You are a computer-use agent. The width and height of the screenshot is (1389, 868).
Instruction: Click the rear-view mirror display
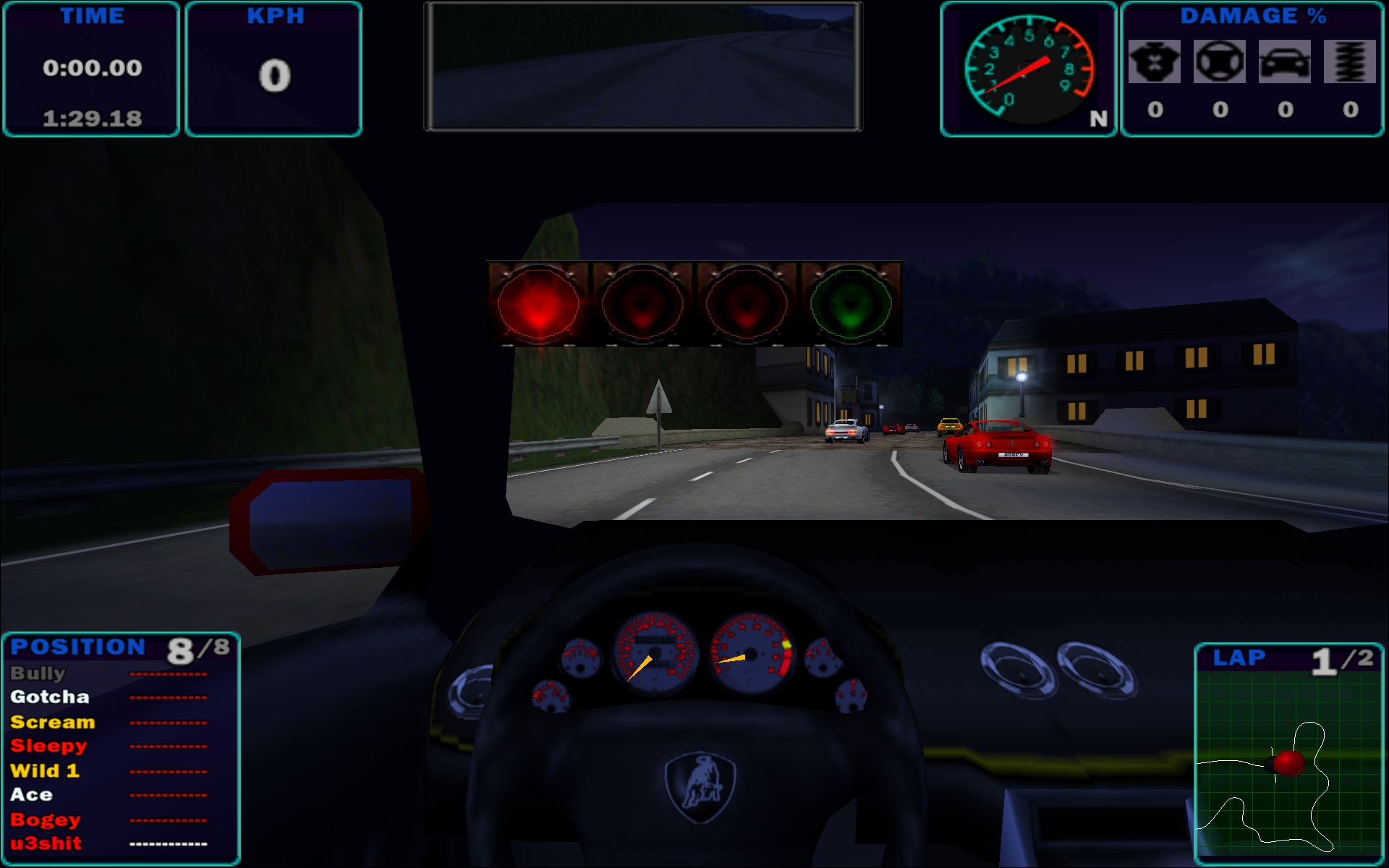[642, 67]
